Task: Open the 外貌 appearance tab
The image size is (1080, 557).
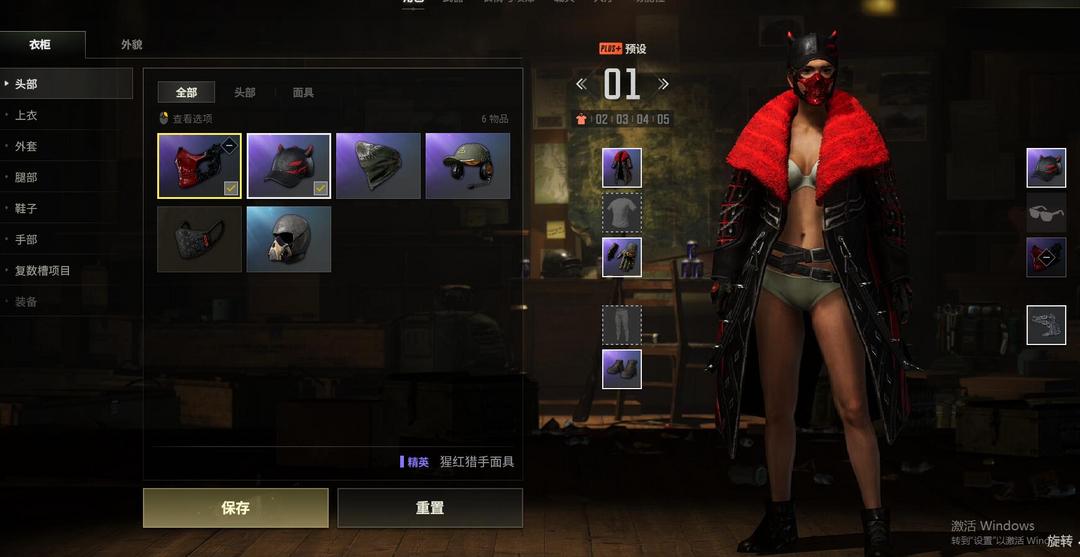Action: coord(131,45)
